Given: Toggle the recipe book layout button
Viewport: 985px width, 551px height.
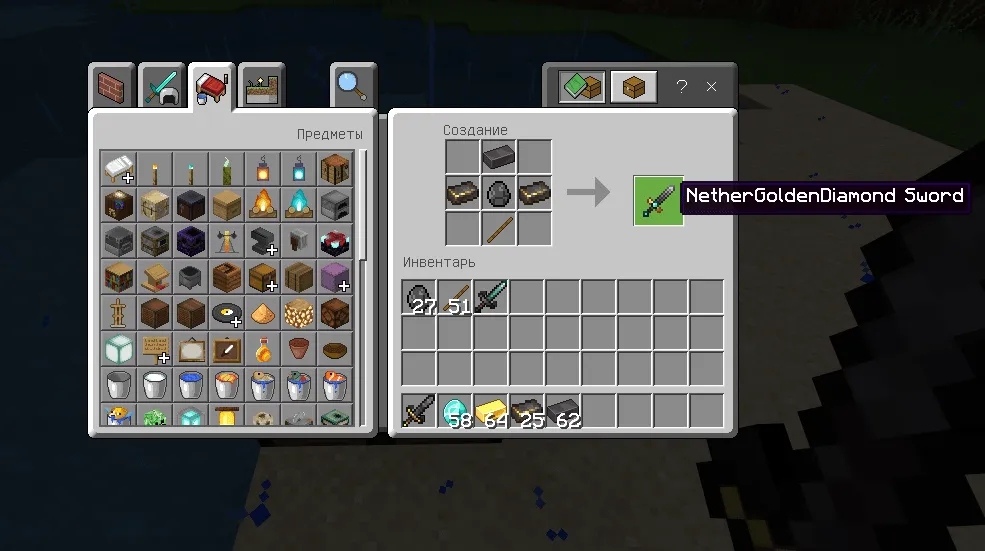Looking at the screenshot, I should pyautogui.click(x=581, y=87).
